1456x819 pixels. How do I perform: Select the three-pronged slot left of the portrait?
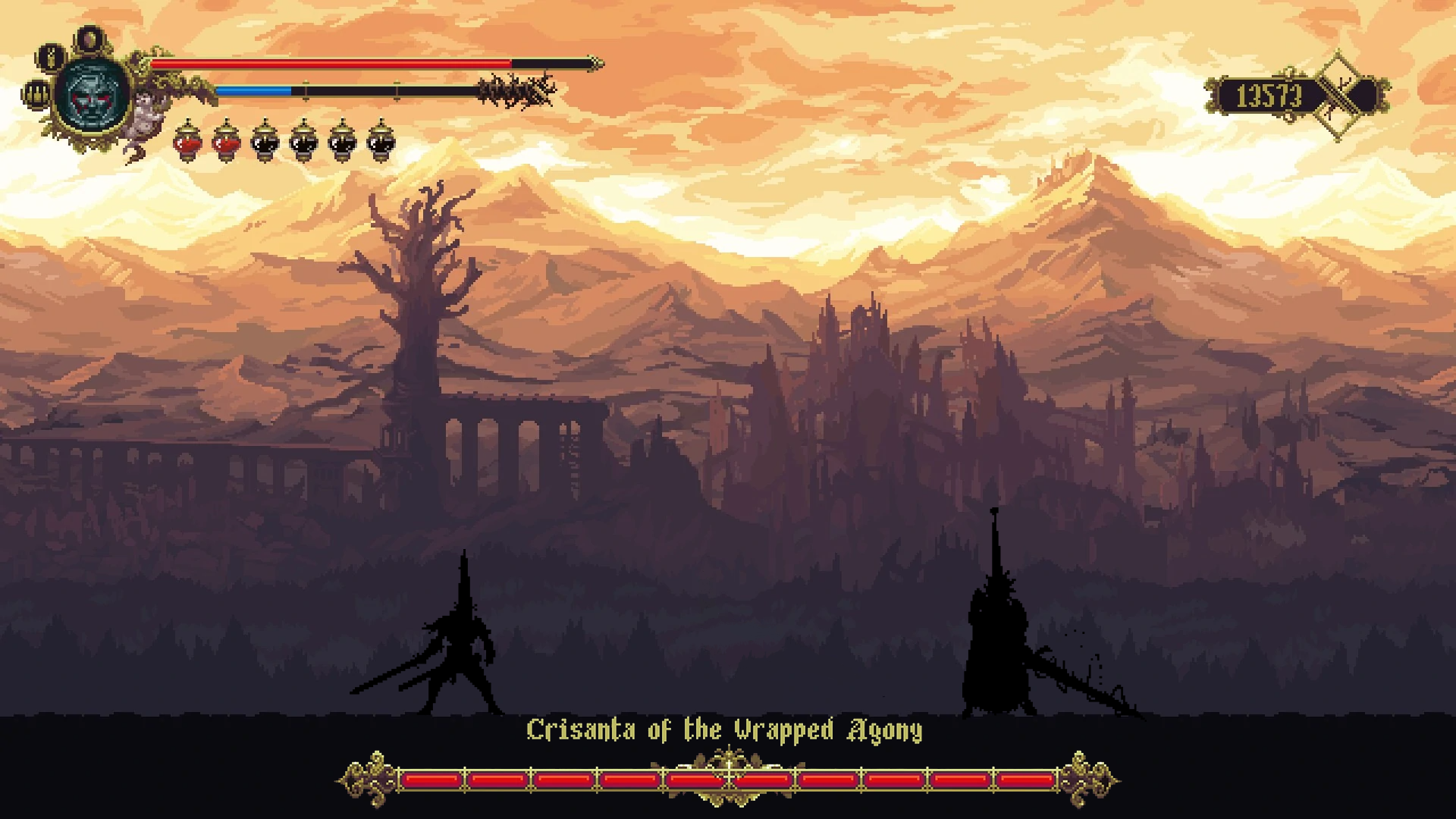tap(36, 95)
